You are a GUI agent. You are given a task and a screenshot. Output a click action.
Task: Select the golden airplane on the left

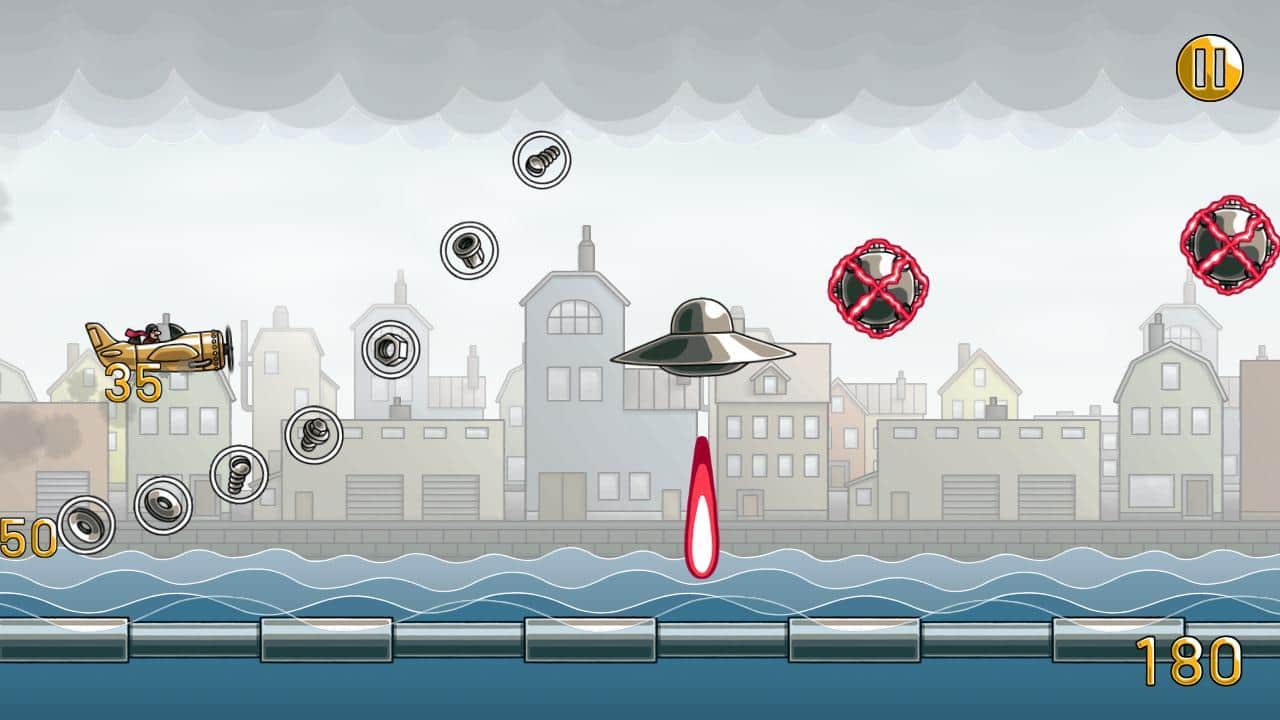pos(155,350)
